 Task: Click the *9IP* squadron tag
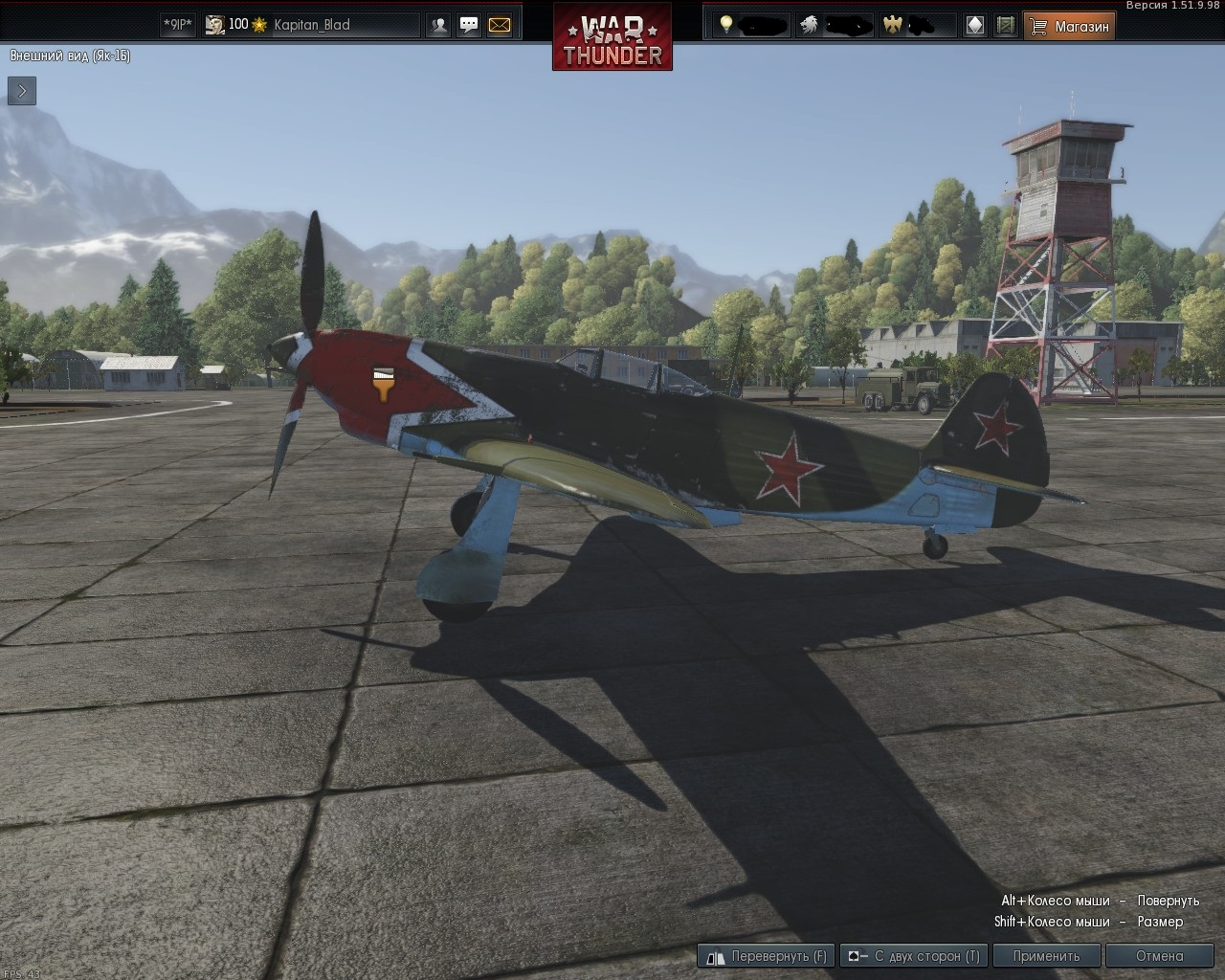click(177, 25)
